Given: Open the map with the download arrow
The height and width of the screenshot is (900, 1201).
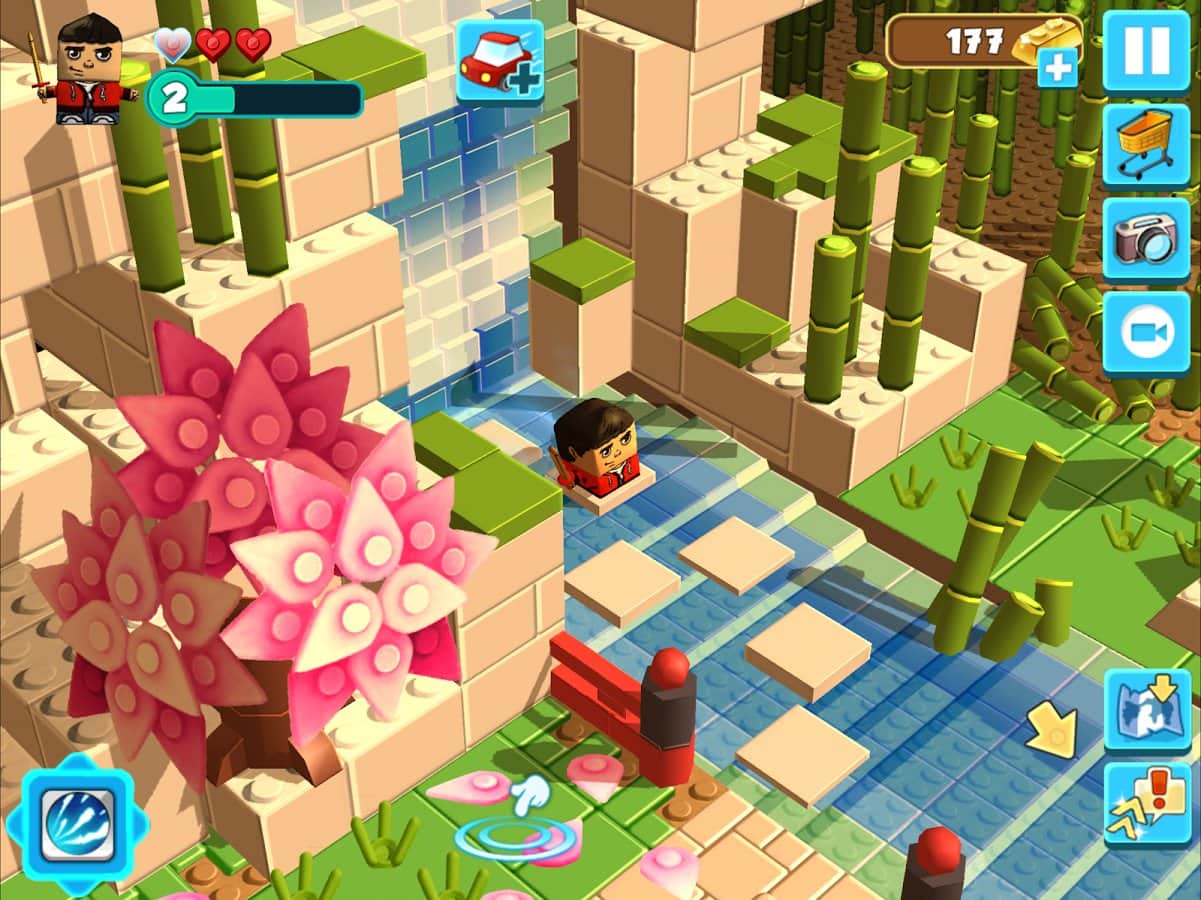Looking at the screenshot, I should (1148, 710).
